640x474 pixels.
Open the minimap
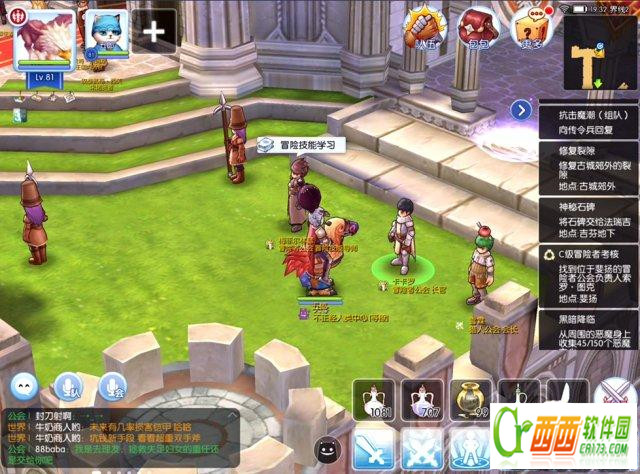pos(599,50)
